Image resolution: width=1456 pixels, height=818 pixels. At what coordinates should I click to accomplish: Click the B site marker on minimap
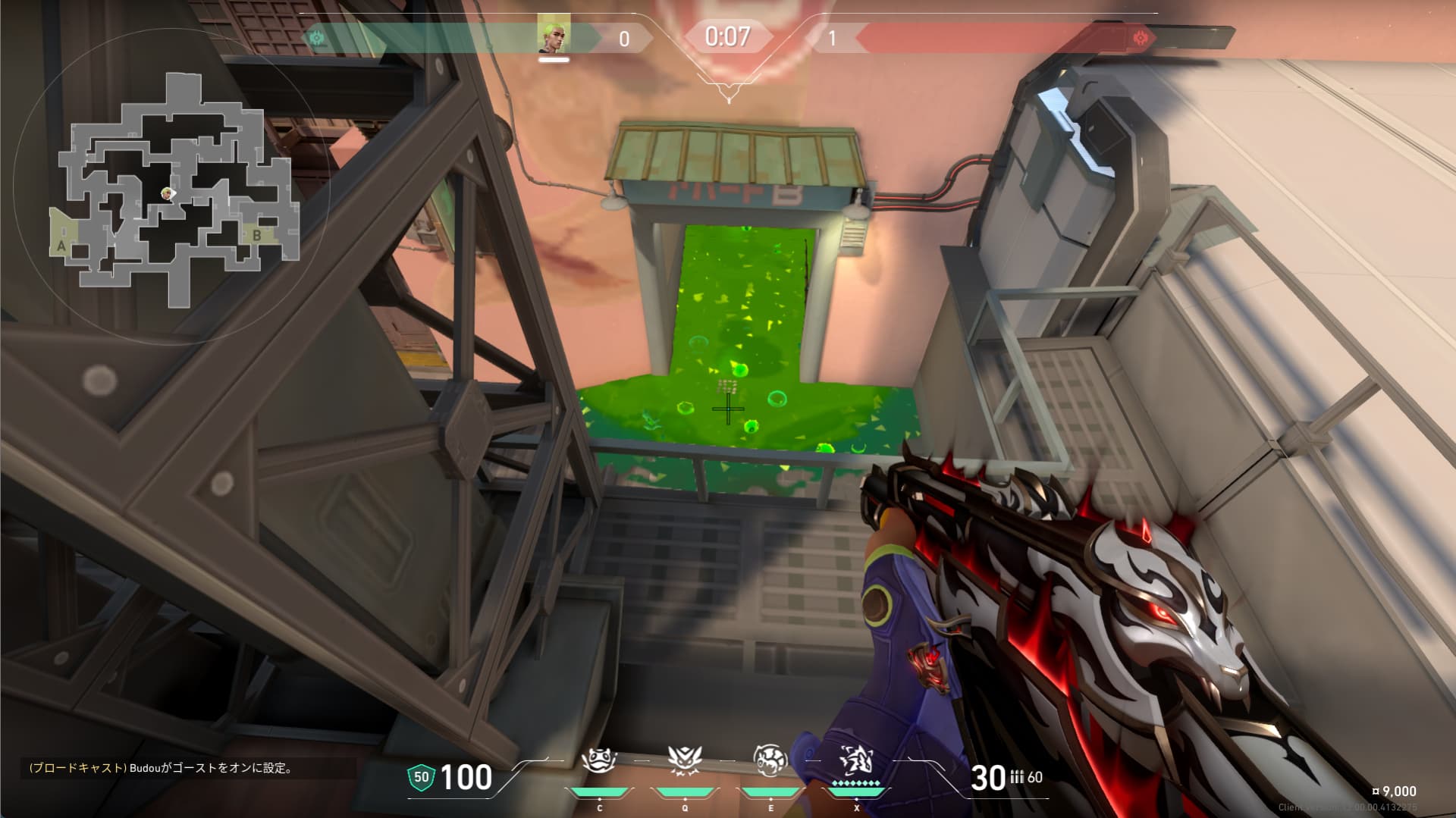click(257, 236)
